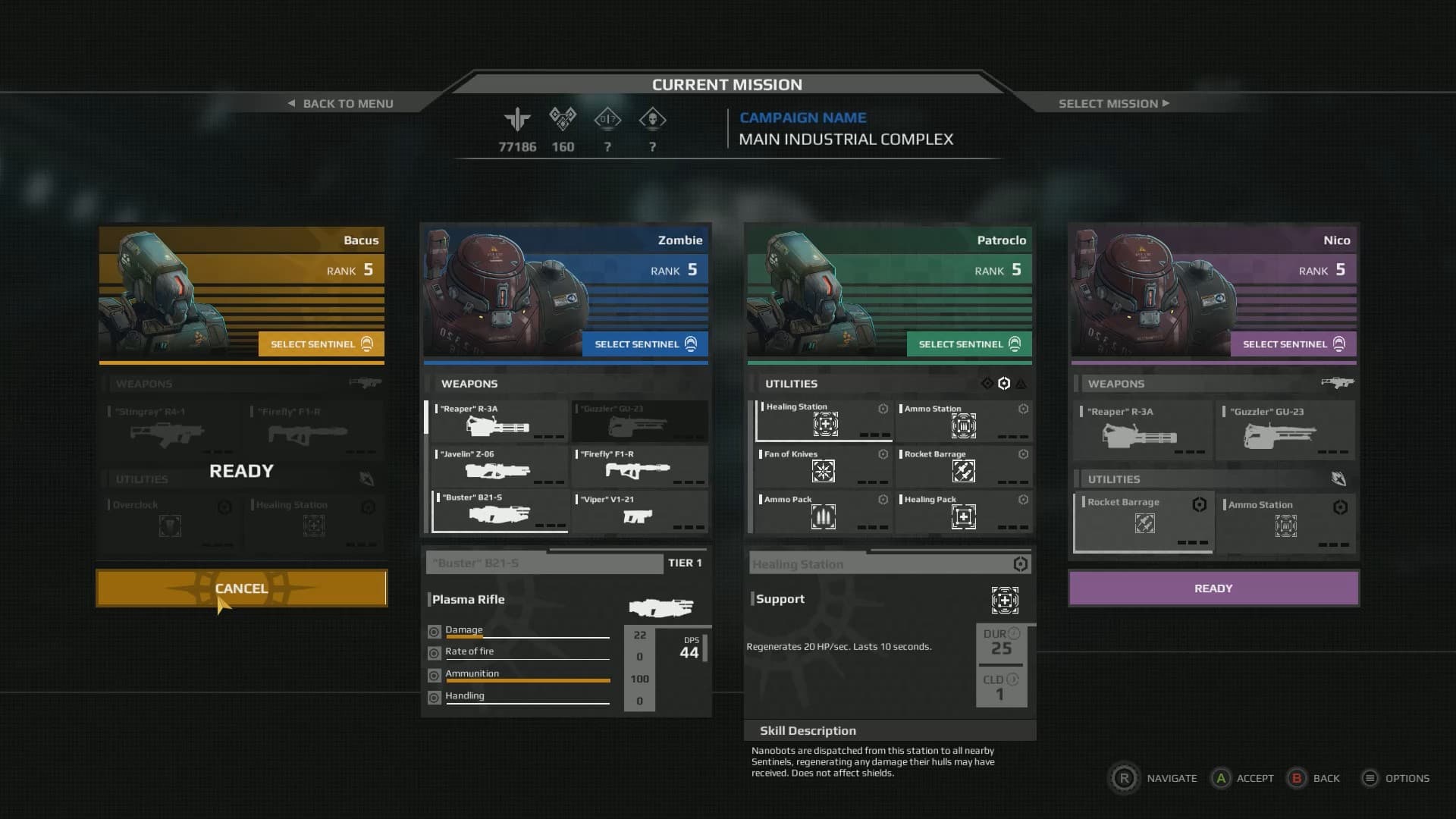
Task: Cancel Bacus's ready status
Action: 241,588
